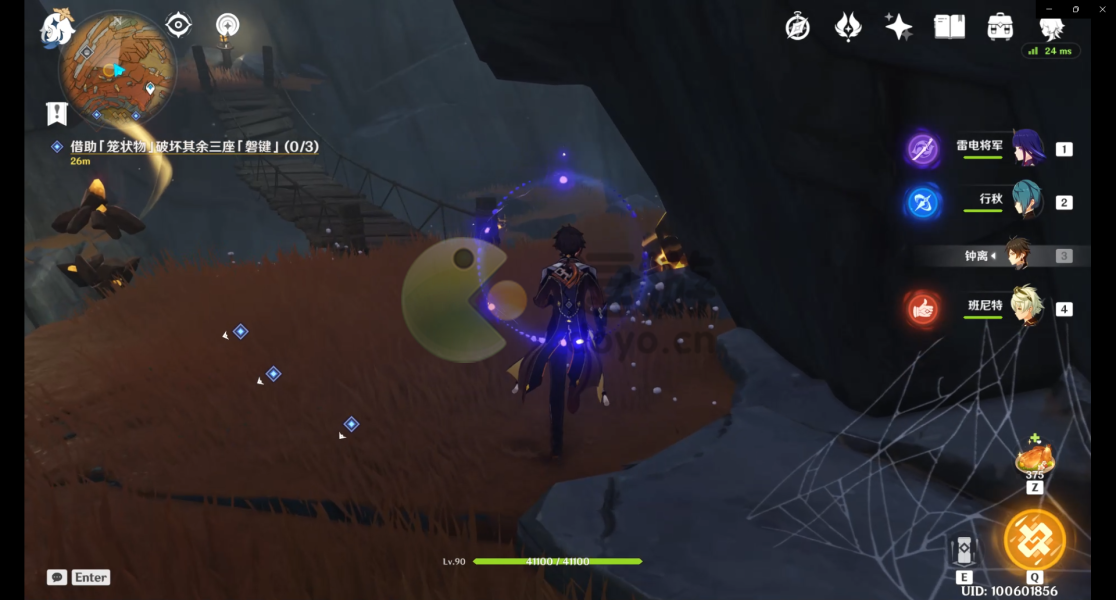Use the roast chicken food item
Image resolution: width=1116 pixels, height=600 pixels.
tap(1034, 460)
